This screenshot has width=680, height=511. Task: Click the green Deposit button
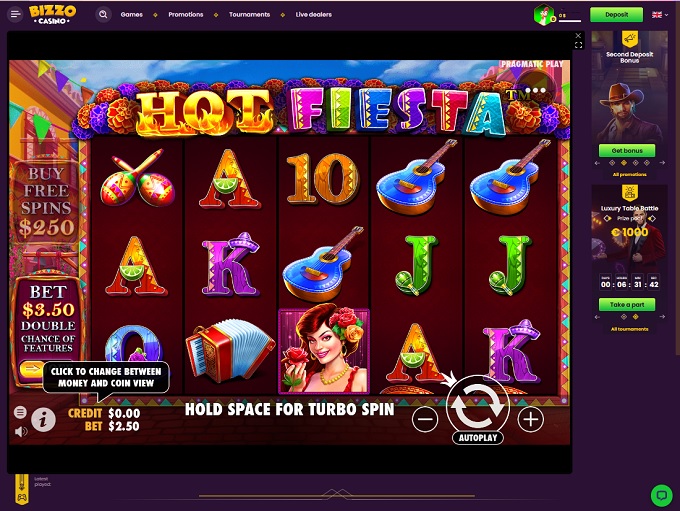coord(616,15)
